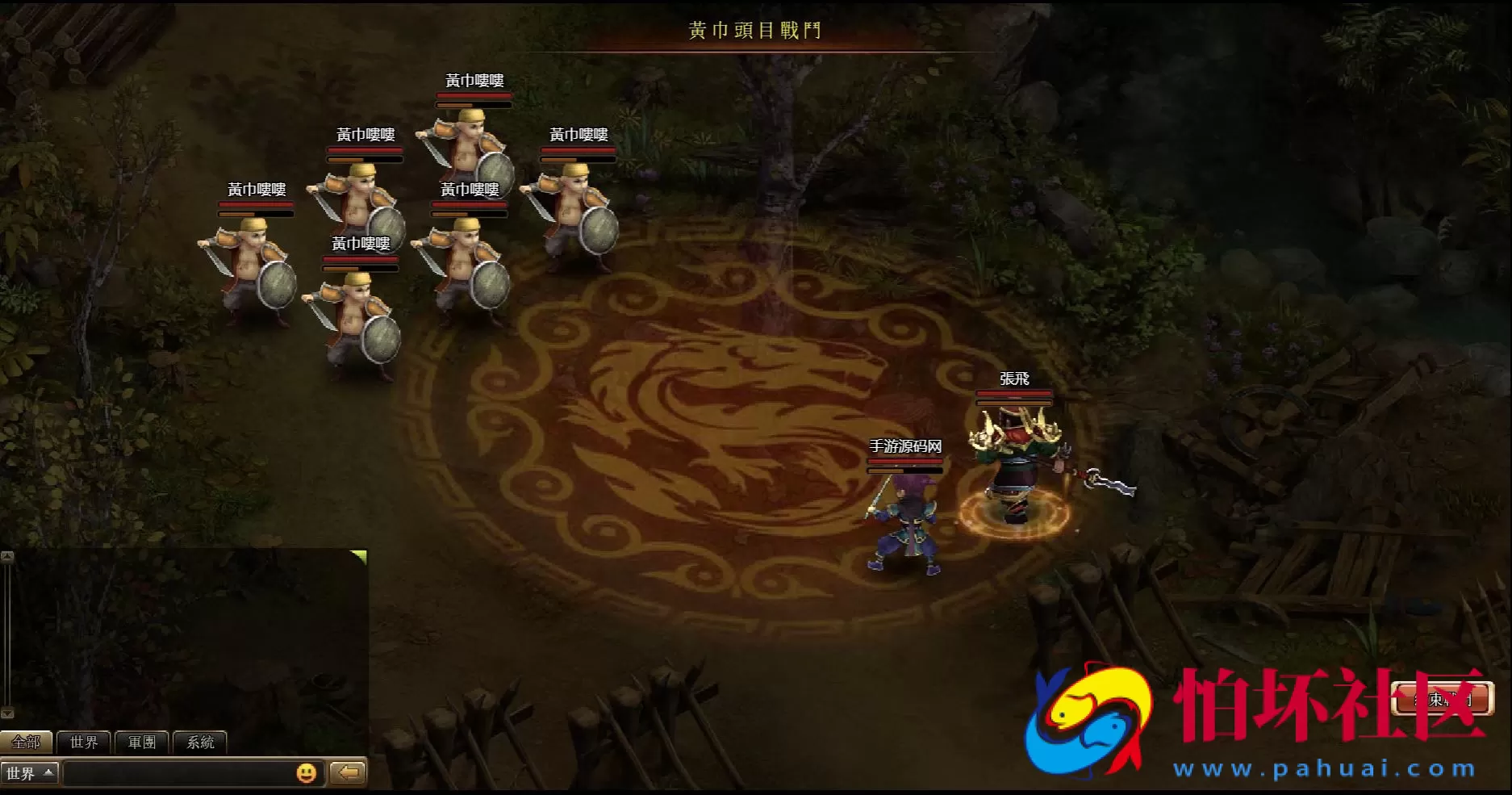Viewport: 1512px width, 795px height.
Task: Show the 系統 chat tab
Action: coord(200,742)
